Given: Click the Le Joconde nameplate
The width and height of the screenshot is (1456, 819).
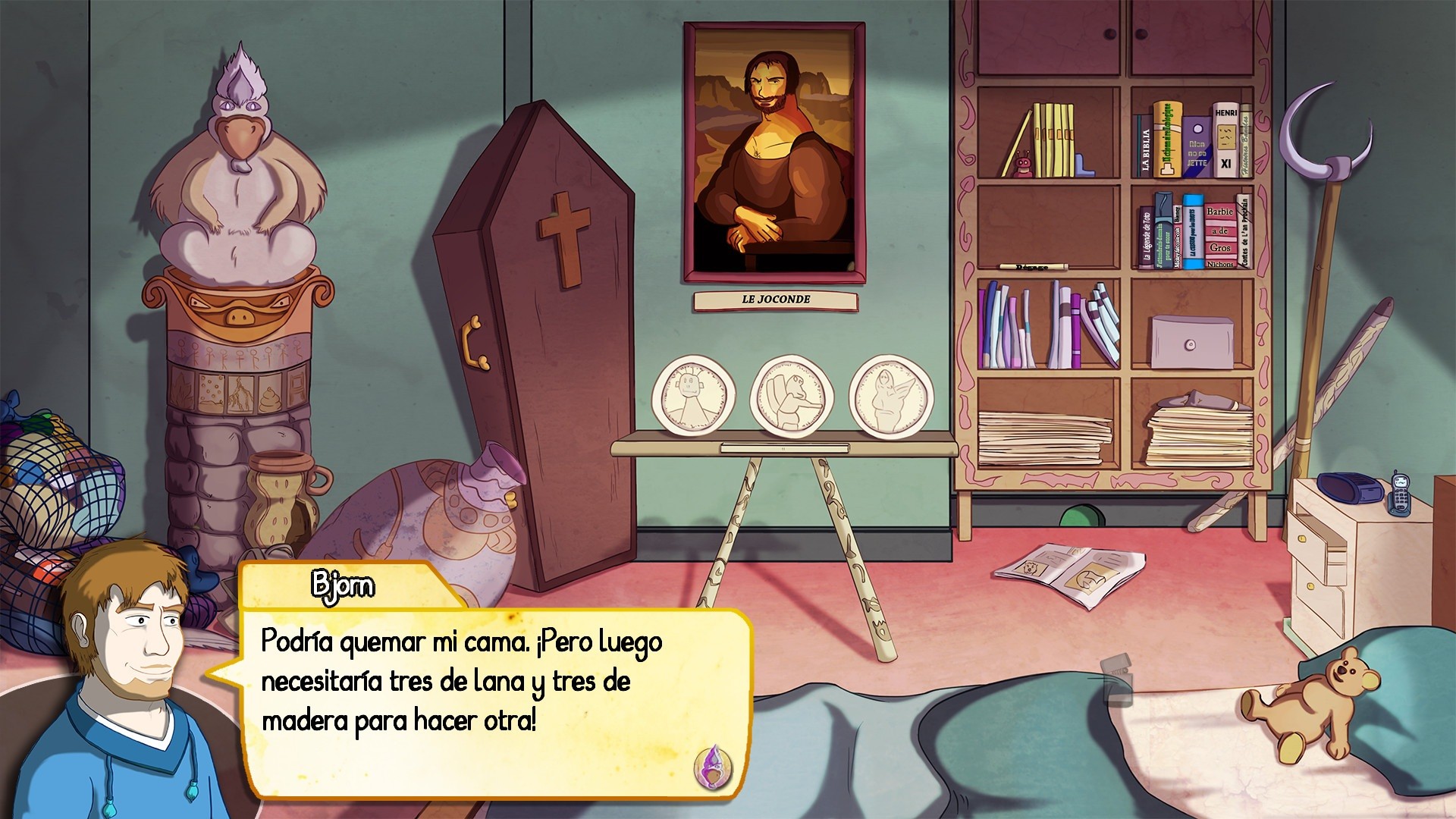Looking at the screenshot, I should coord(775,300).
